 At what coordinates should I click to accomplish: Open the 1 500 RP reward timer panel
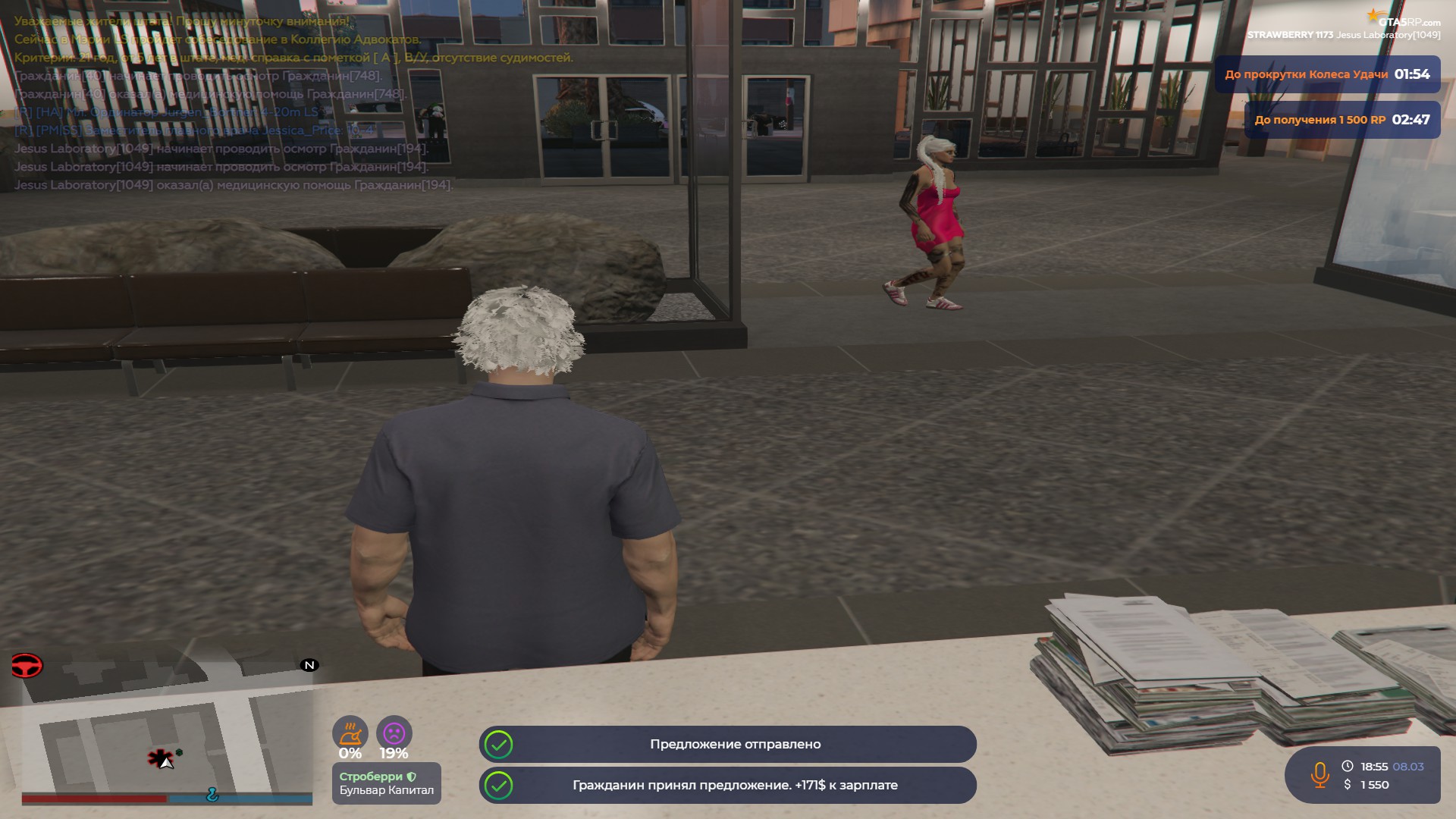click(1341, 120)
